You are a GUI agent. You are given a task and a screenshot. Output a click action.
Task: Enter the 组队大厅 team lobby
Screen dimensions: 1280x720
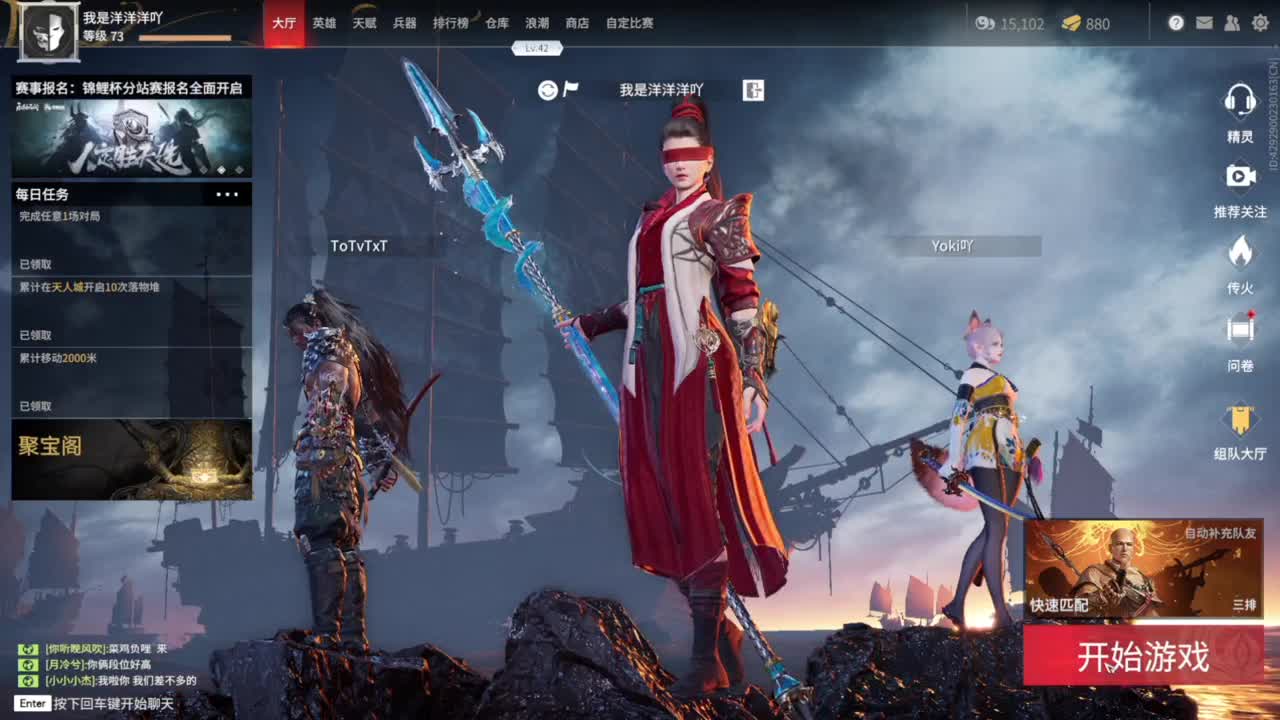pos(1240,420)
